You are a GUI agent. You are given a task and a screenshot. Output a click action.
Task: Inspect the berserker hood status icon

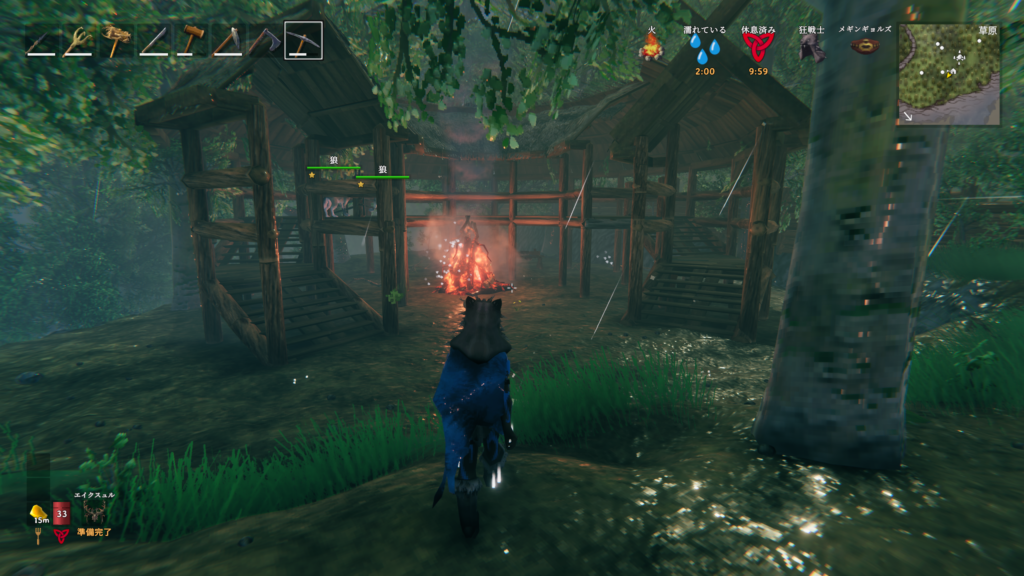click(x=811, y=48)
